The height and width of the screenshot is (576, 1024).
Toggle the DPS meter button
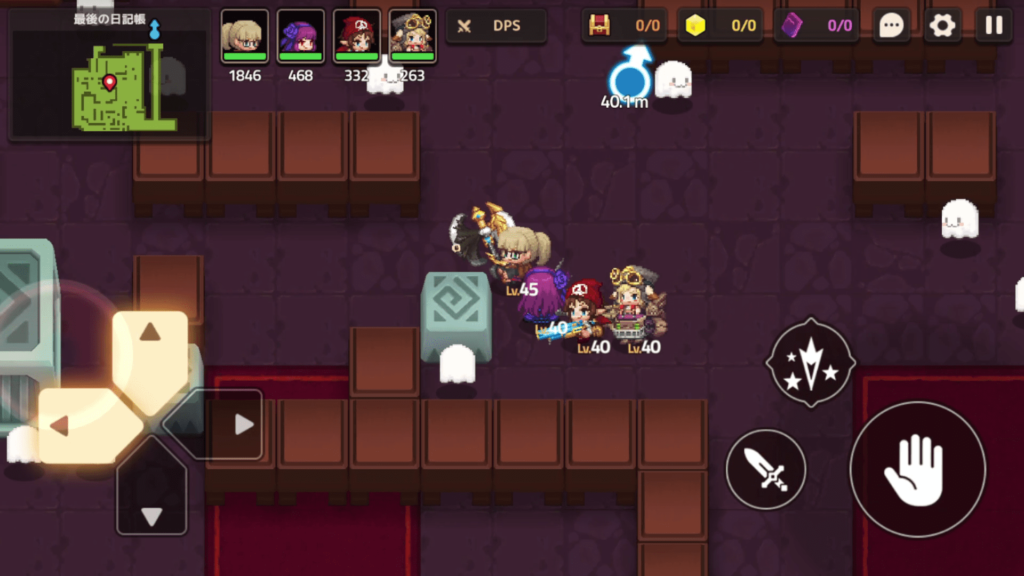(496, 26)
